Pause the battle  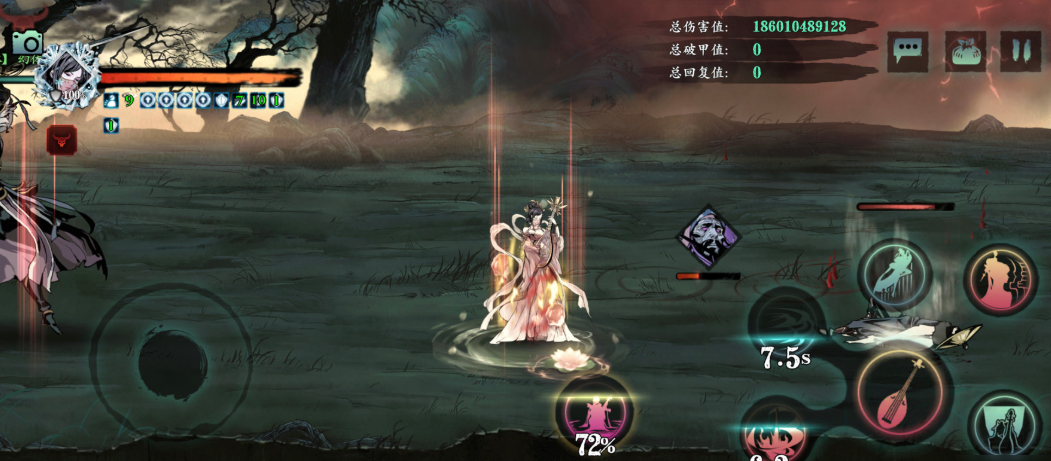[1020, 51]
